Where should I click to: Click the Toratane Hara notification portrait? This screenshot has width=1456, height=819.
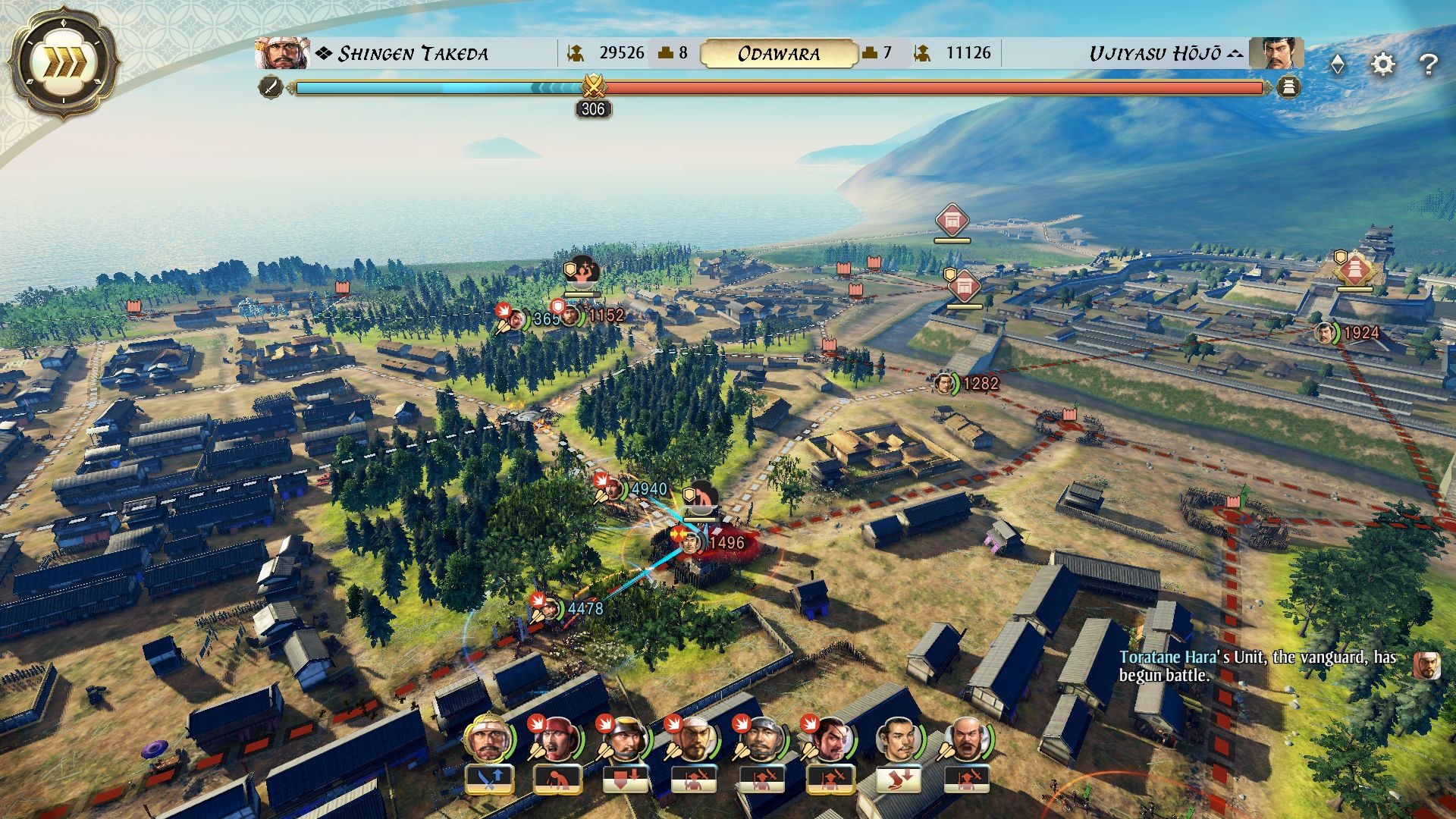coord(1426,665)
